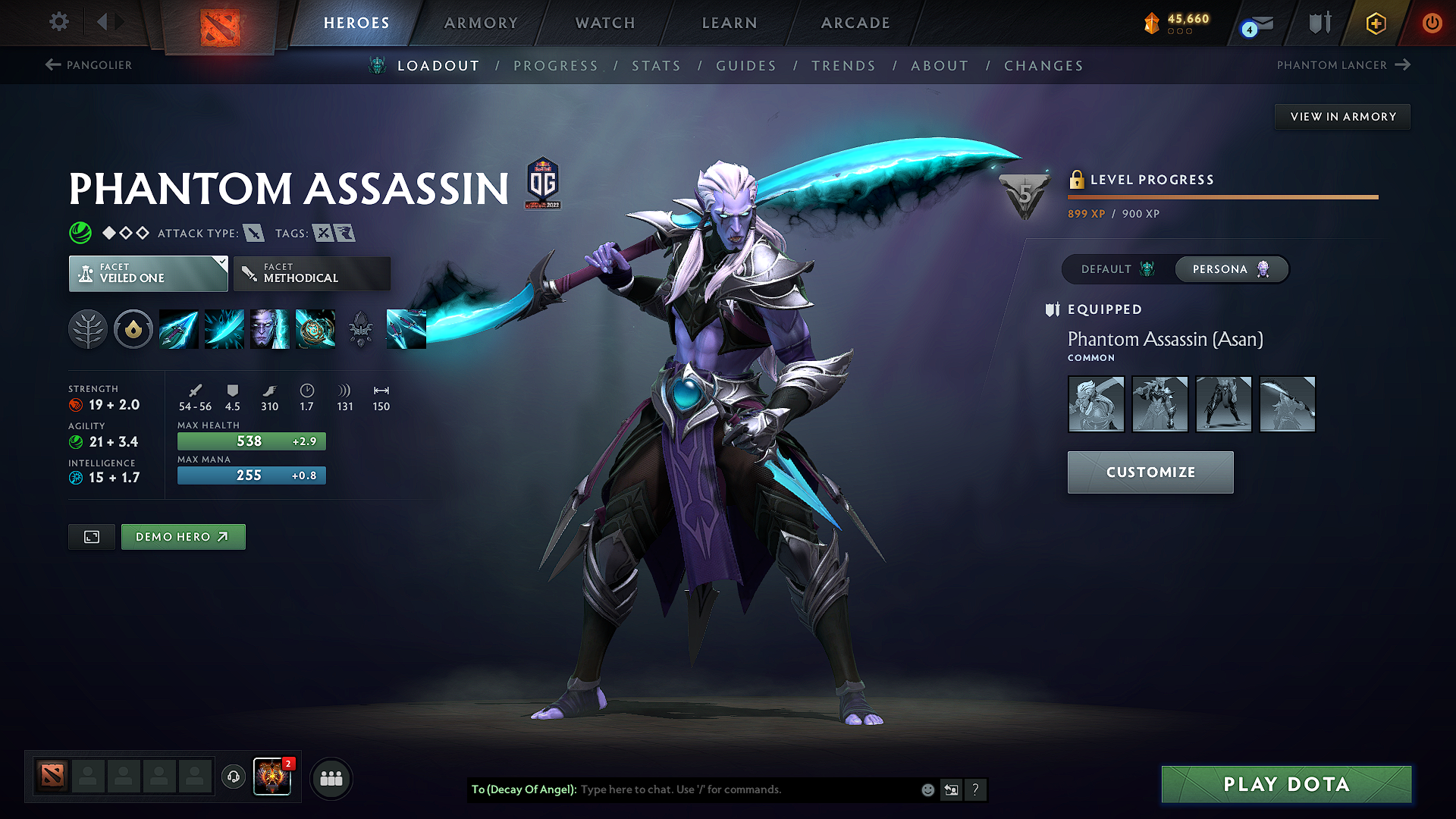The image size is (1456, 819).
Task: Click the portrait expand icon near Demo Hero
Action: coord(91,536)
